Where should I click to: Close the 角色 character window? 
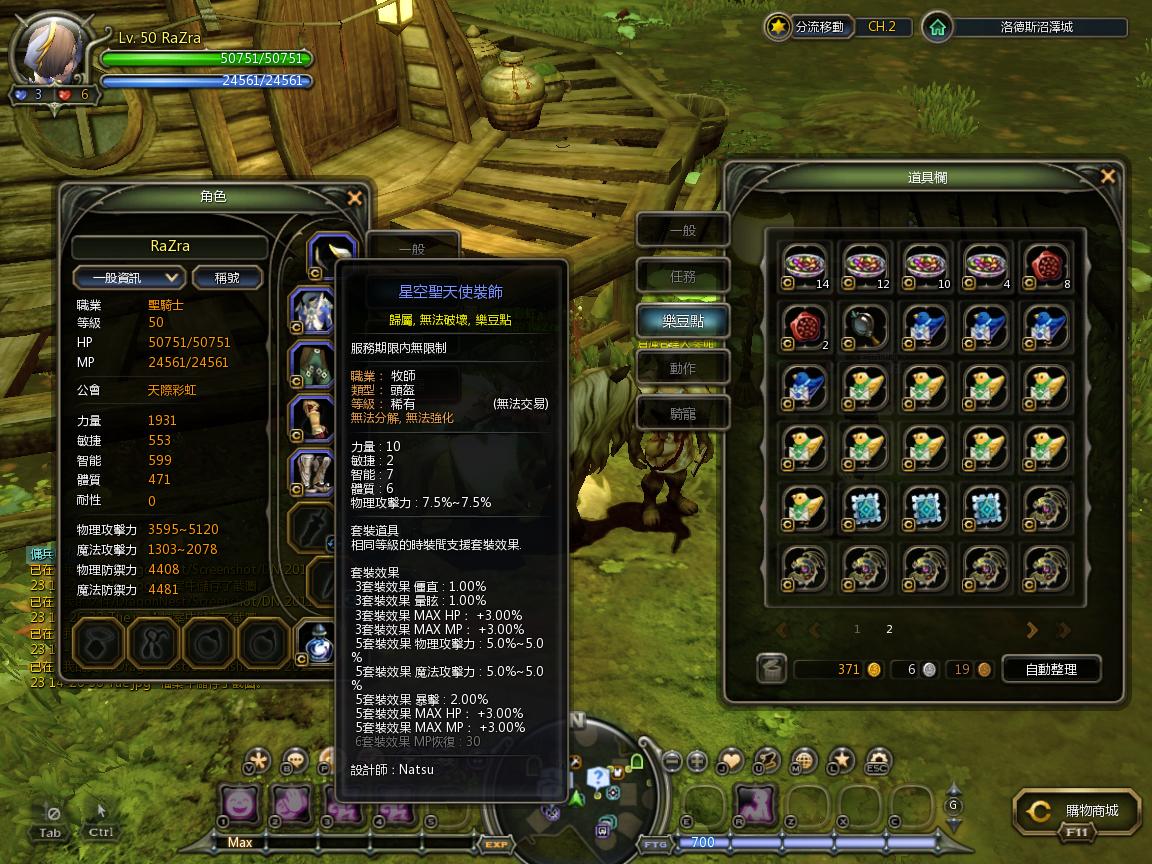[x=354, y=198]
